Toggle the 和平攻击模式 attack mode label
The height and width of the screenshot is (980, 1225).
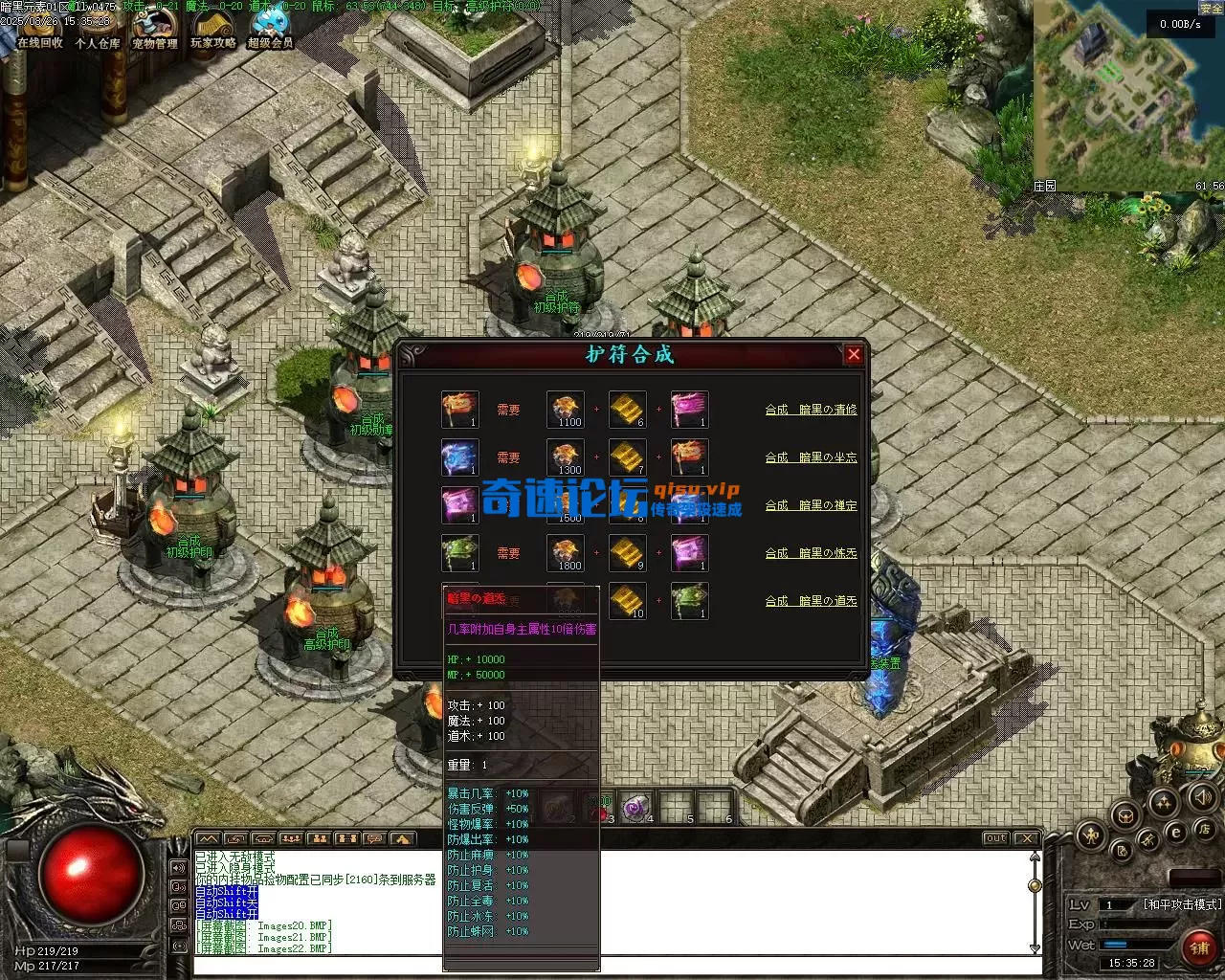click(x=1182, y=904)
